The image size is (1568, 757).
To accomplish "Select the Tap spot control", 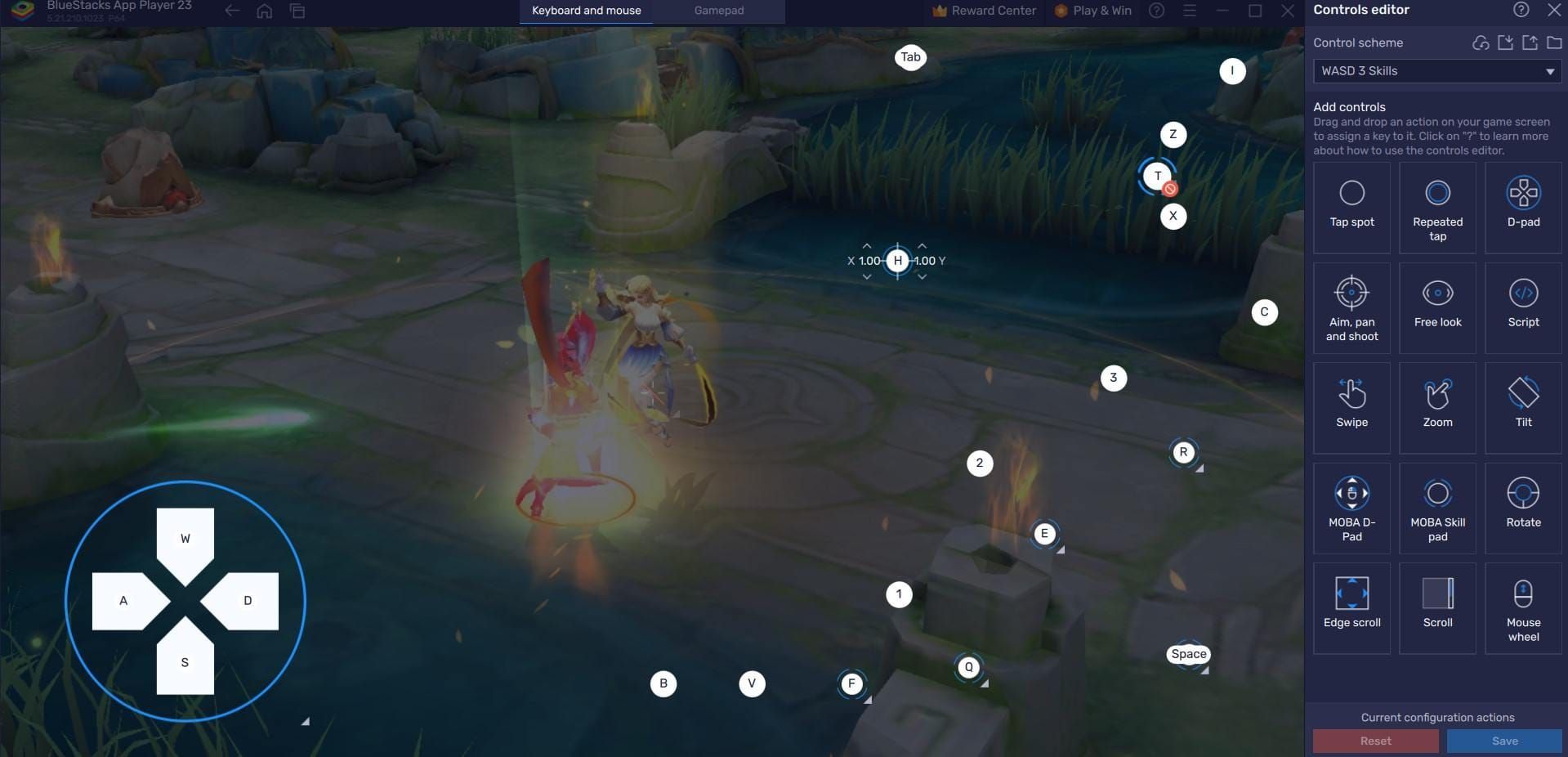I will [x=1351, y=207].
